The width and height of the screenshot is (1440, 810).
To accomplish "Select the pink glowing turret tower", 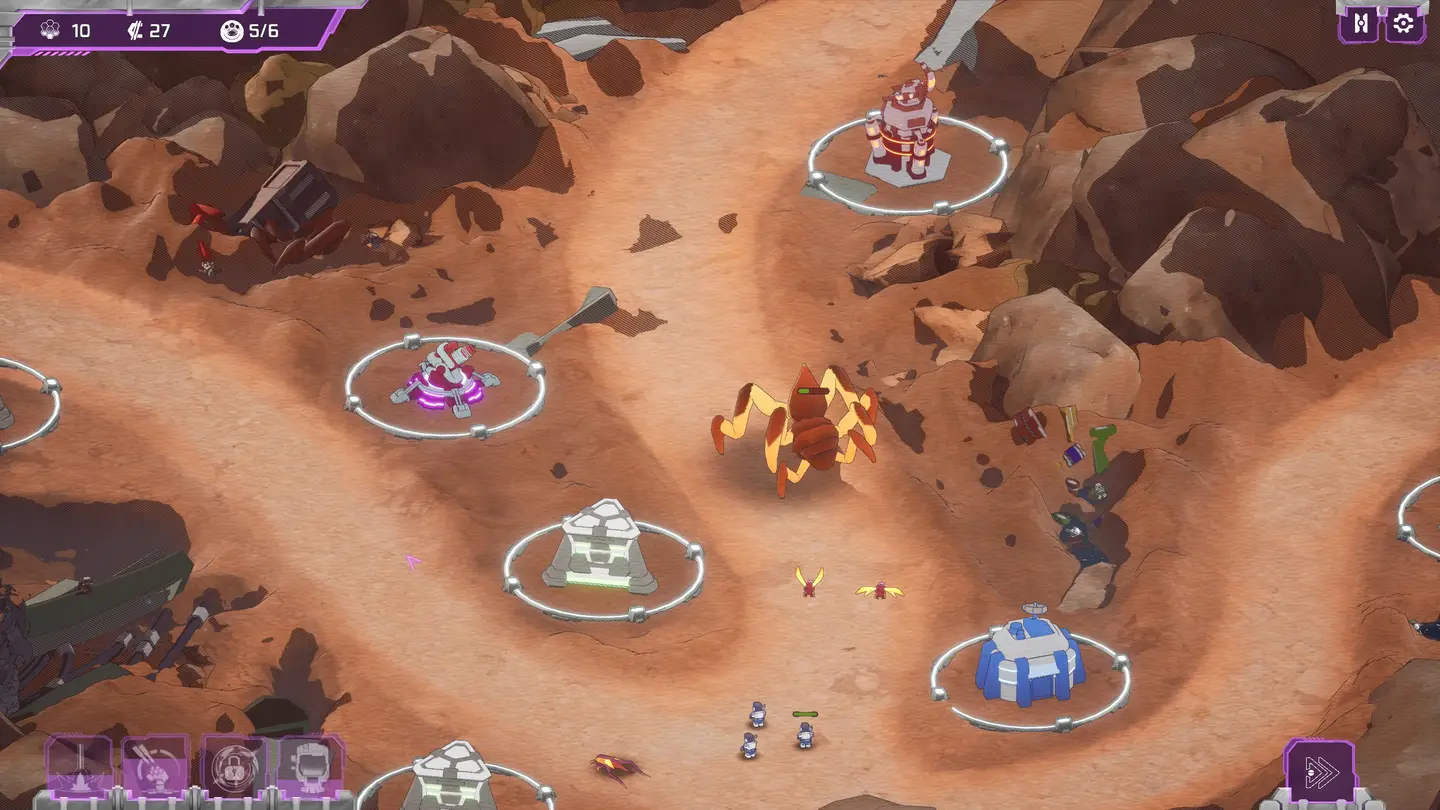I will (446, 380).
